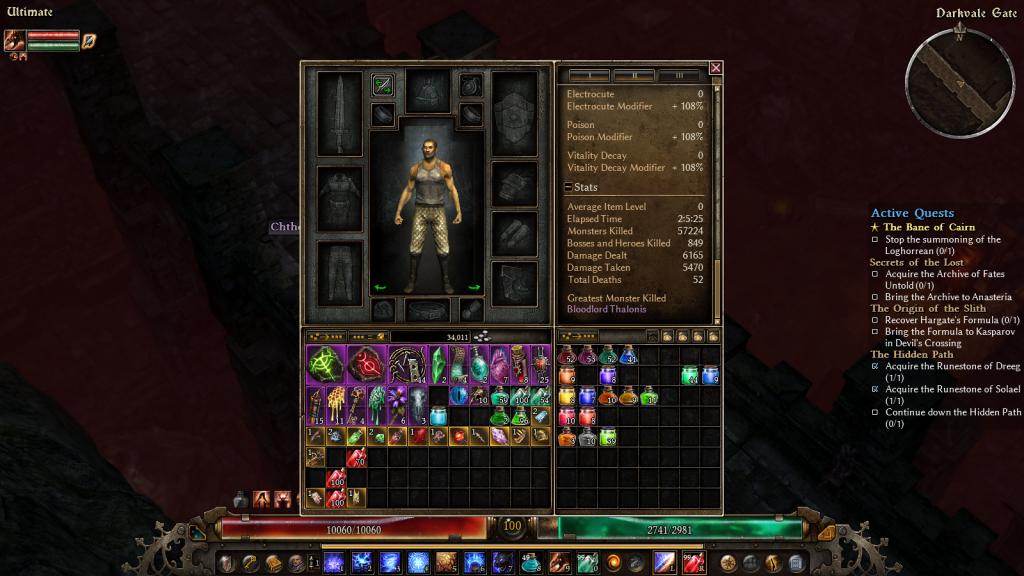Pick up the green glowing rune stone
The height and width of the screenshot is (576, 1024).
tap(325, 365)
